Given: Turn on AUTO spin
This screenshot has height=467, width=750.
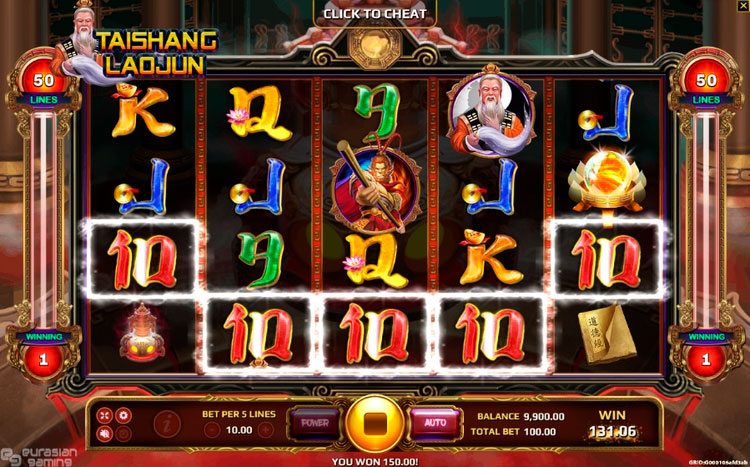Looking at the screenshot, I should (x=435, y=423).
